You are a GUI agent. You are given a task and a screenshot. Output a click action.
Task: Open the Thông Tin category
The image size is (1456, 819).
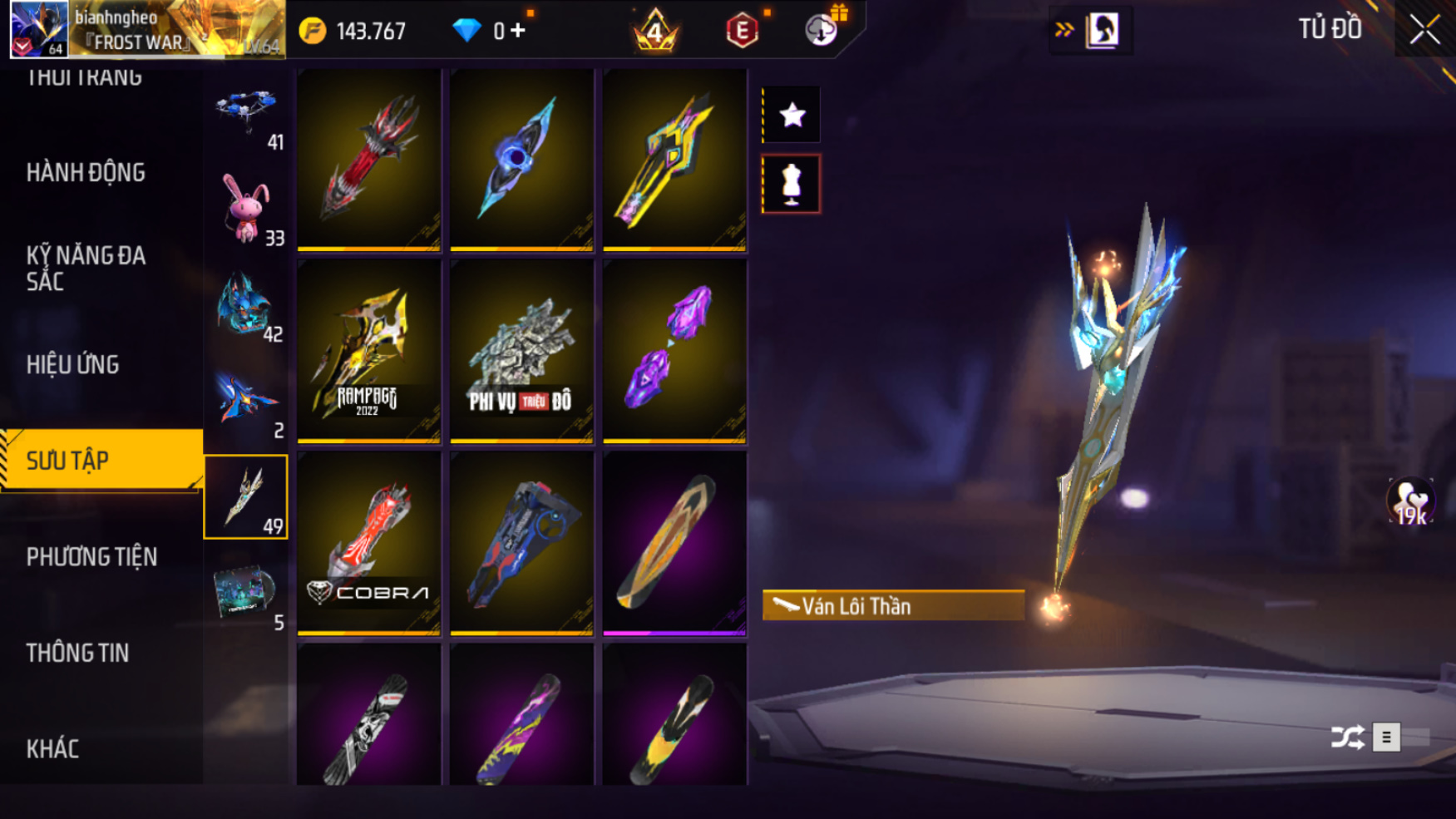coord(78,653)
